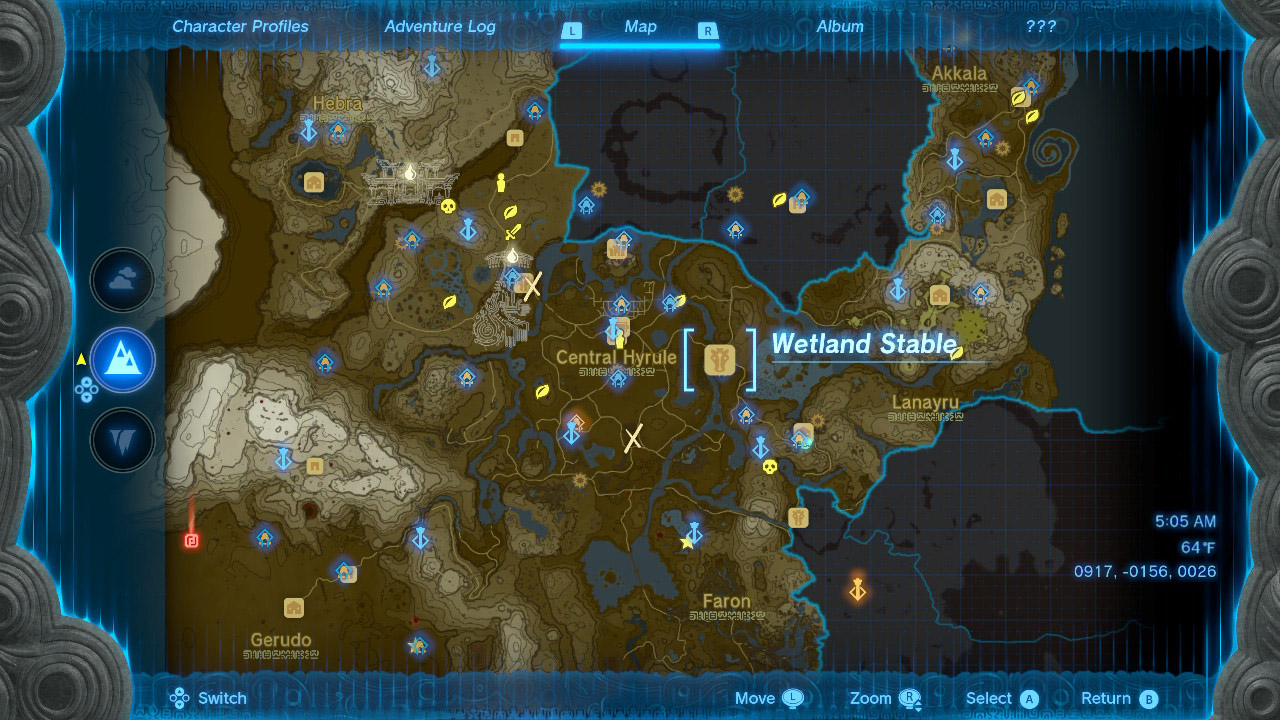Open the Adventure Log tab
Viewport: 1280px width, 720px height.
[x=439, y=26]
